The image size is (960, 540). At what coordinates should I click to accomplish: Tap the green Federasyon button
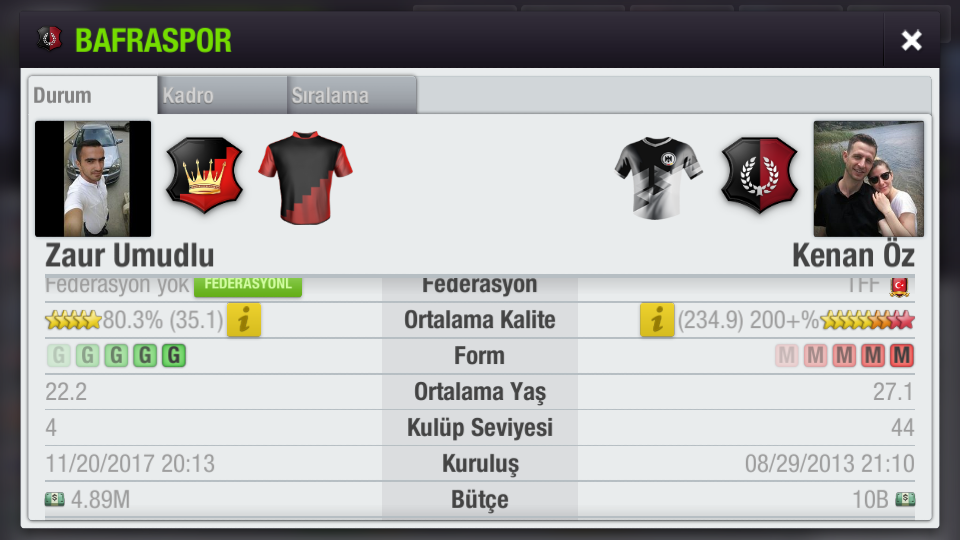click(x=247, y=285)
